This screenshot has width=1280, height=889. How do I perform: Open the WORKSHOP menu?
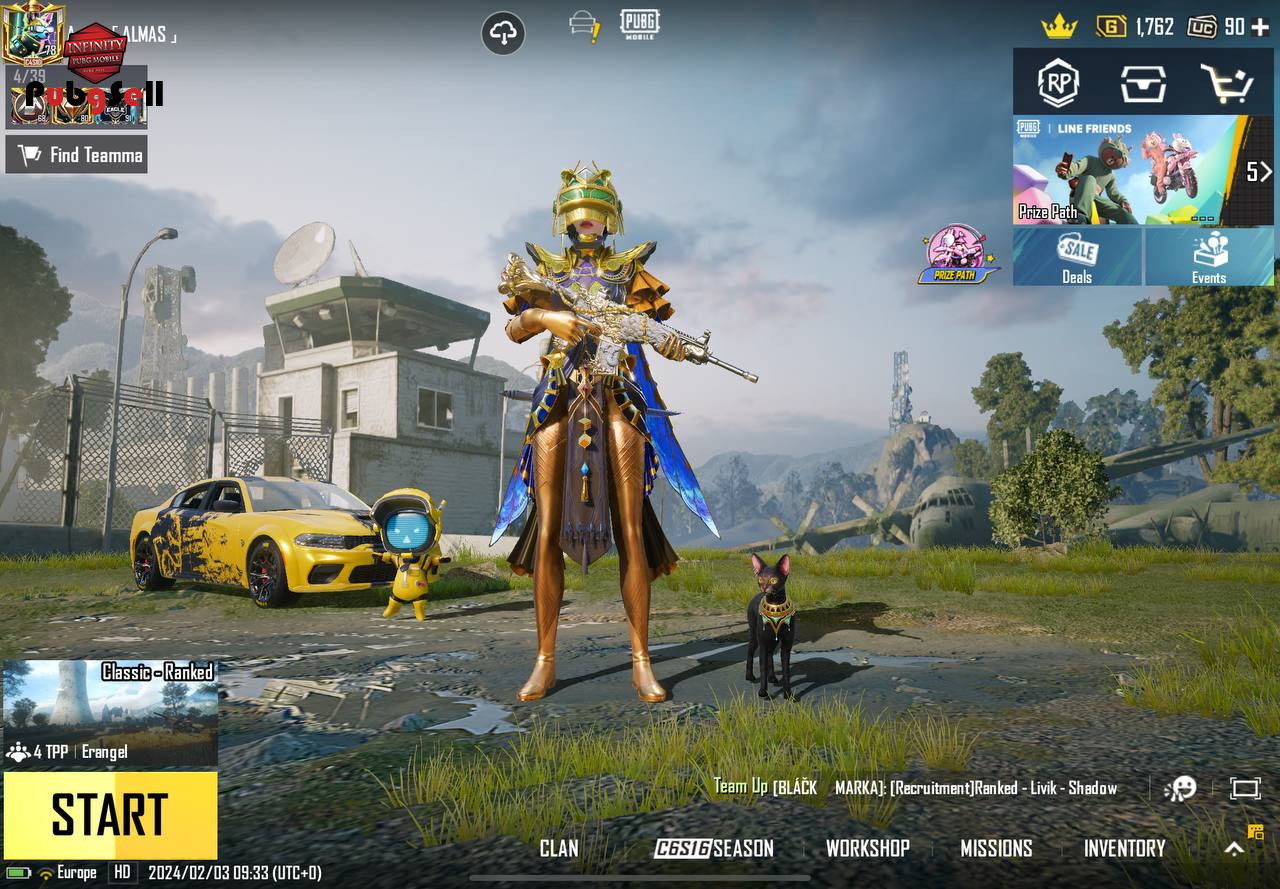pos(867,848)
